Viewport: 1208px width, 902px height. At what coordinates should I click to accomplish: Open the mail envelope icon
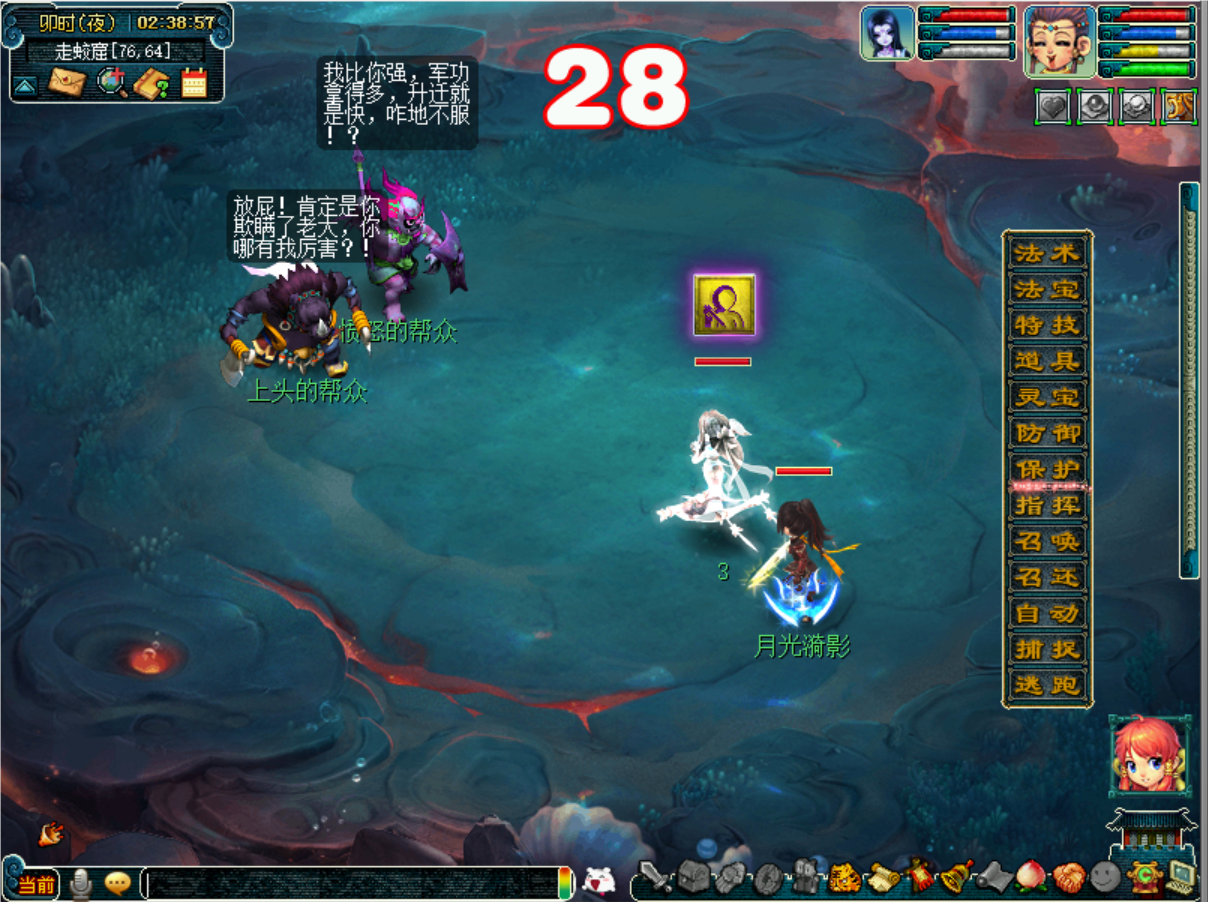pos(67,82)
